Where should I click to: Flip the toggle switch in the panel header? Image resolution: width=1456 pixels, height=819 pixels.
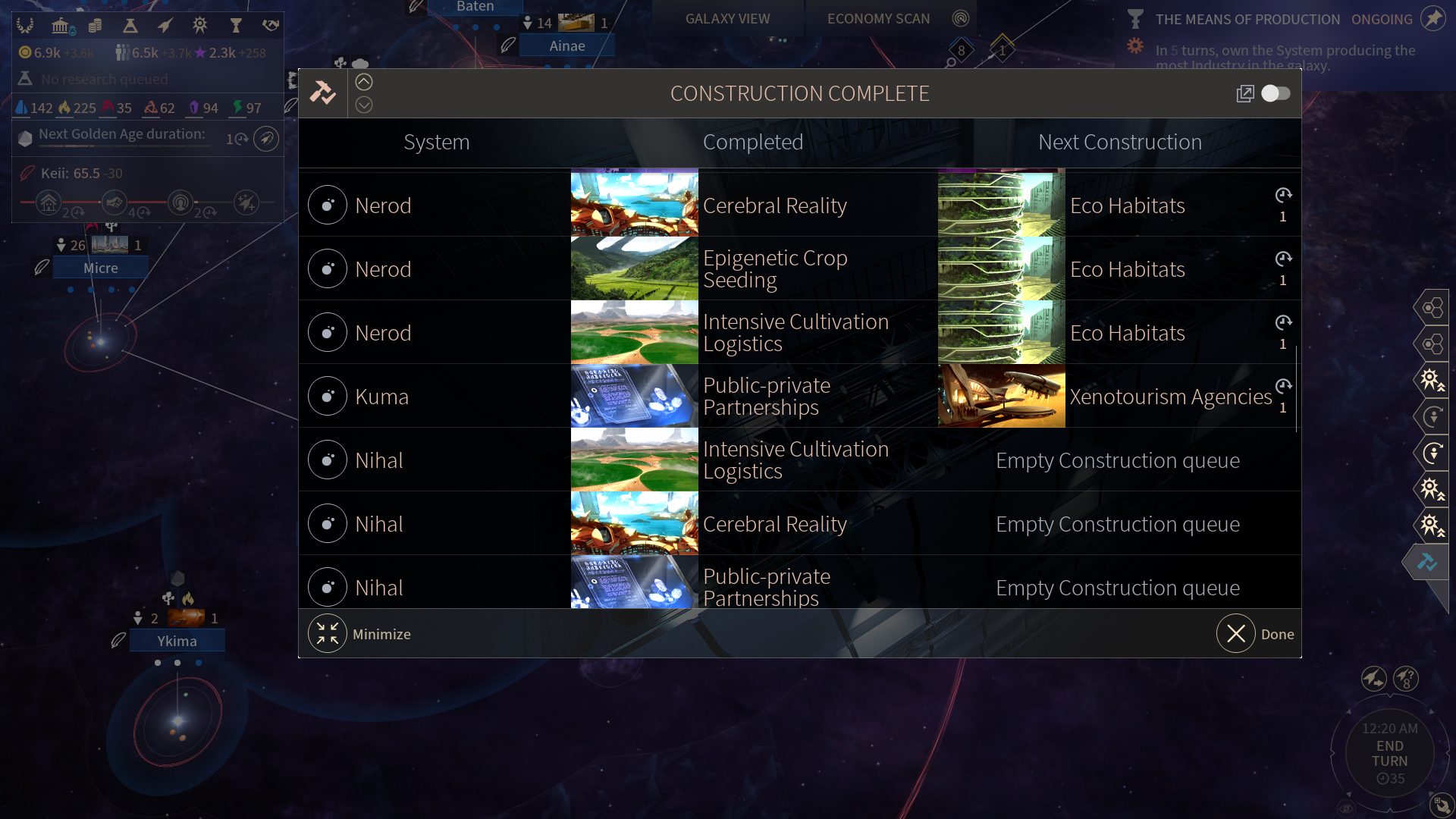click(1276, 93)
